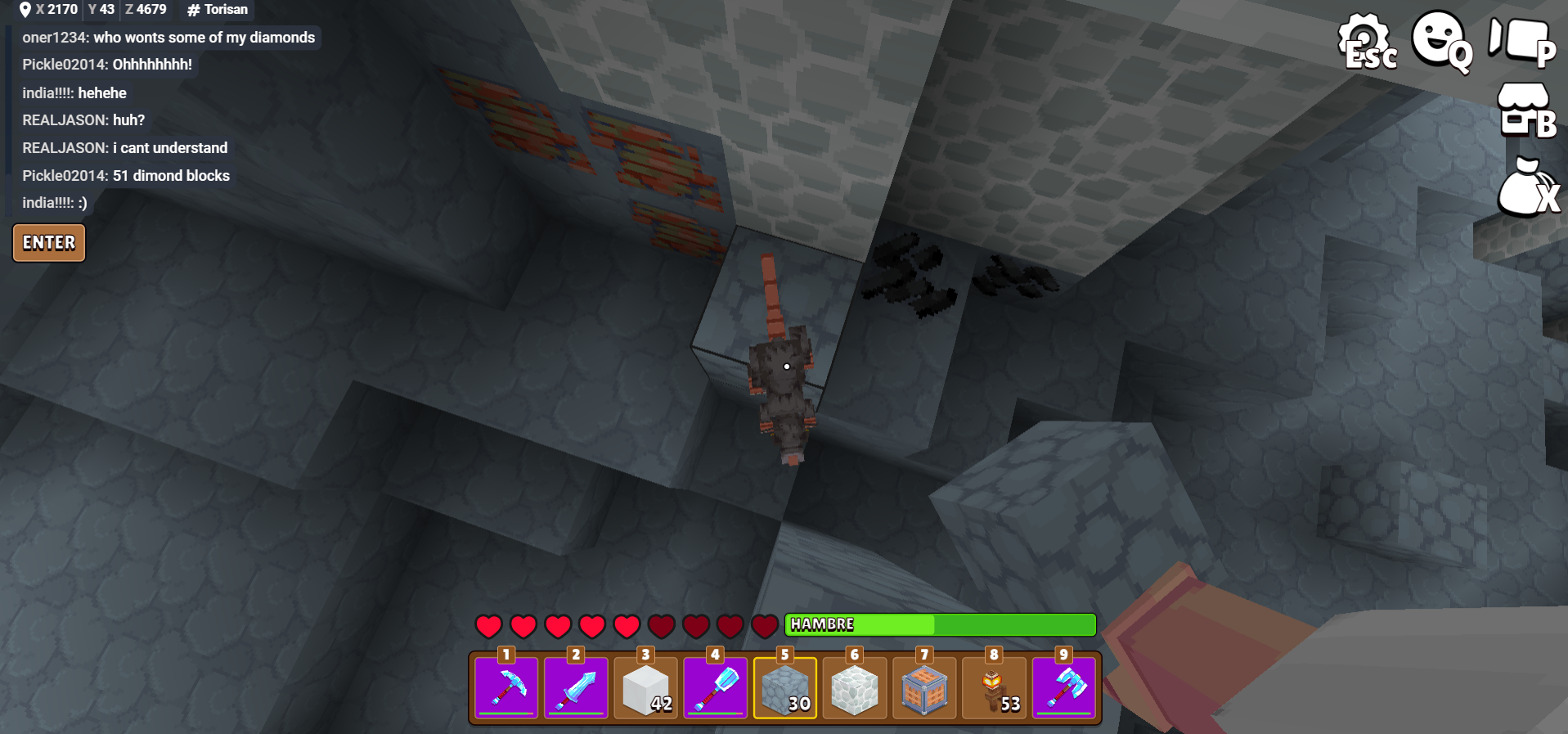Open the inventory bag icon

pos(1526,187)
